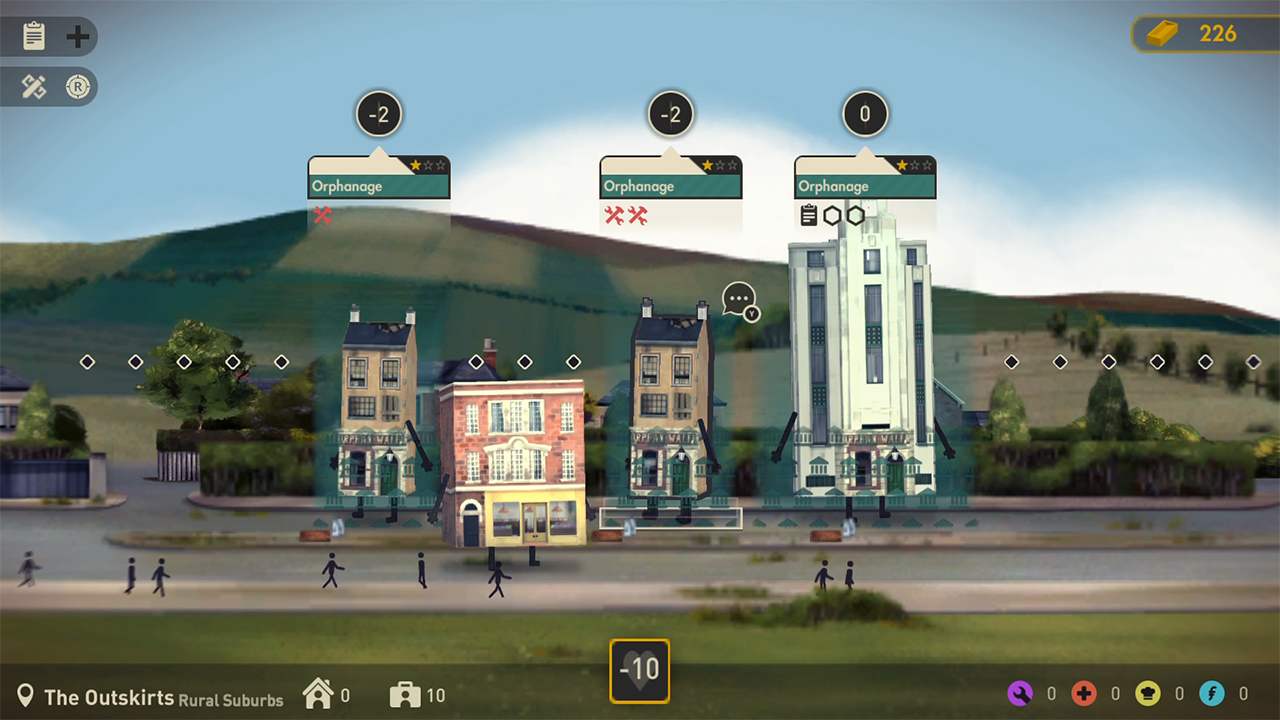Click the red repair icon on leftmost Orphanage card
1280x720 pixels.
point(322,215)
